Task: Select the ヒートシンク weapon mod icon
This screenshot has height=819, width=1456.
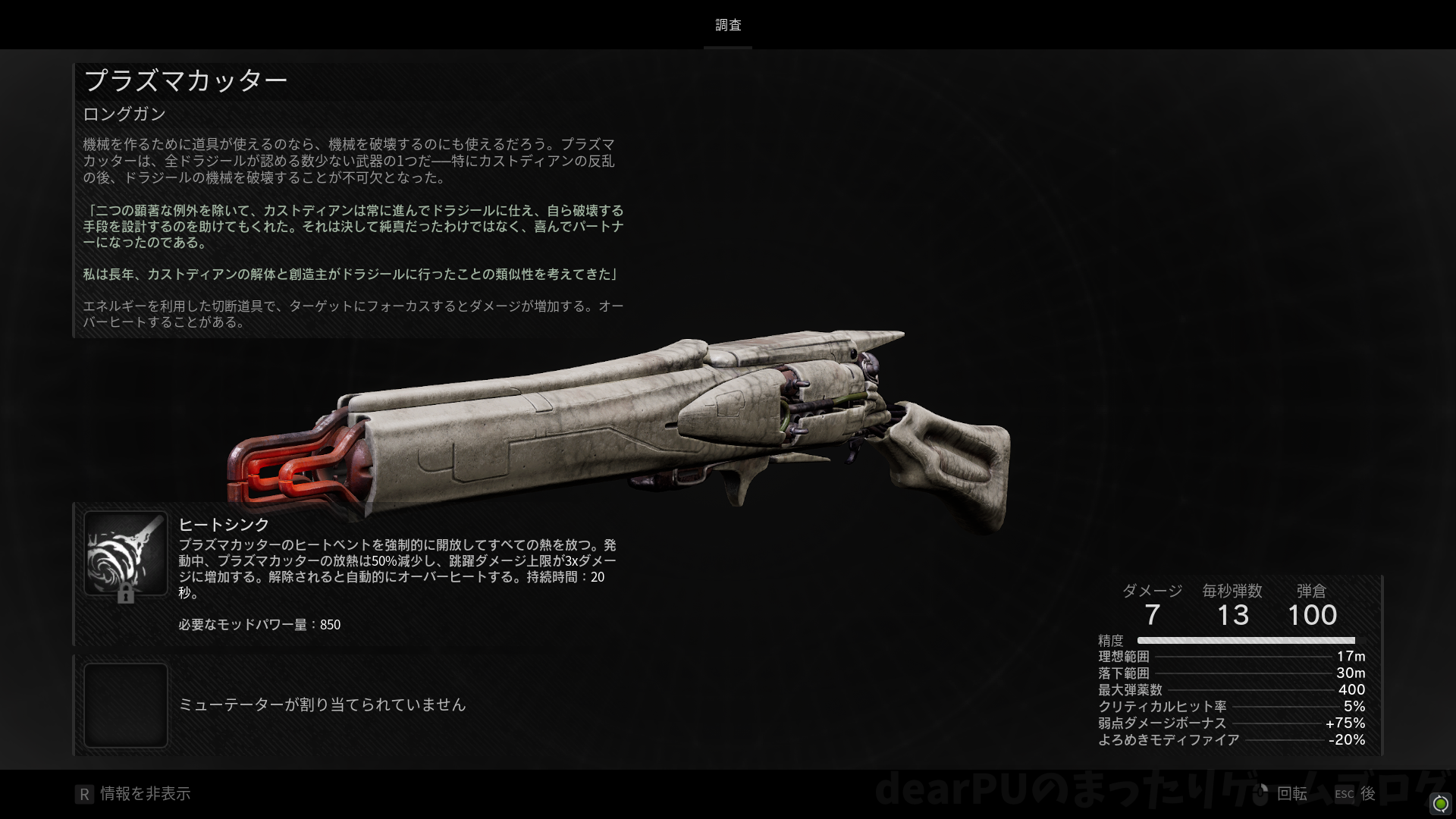Action: [126, 554]
